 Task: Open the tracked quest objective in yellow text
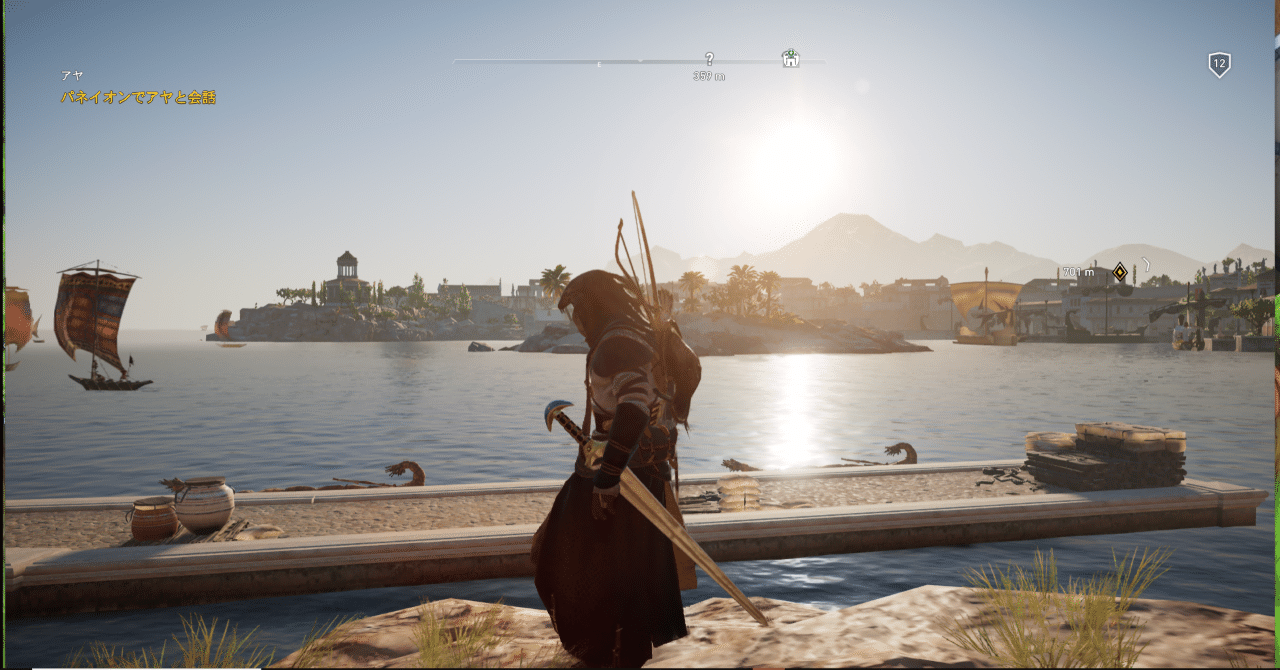[138, 98]
